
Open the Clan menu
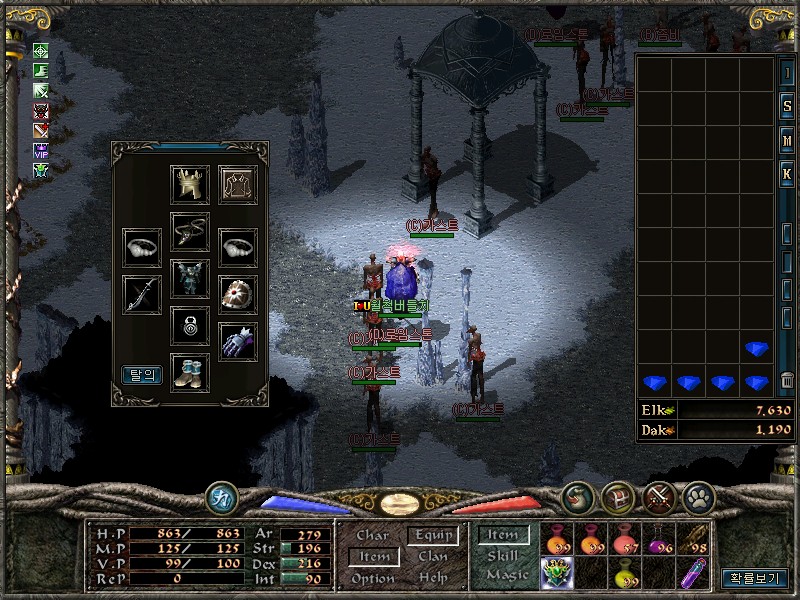point(433,557)
